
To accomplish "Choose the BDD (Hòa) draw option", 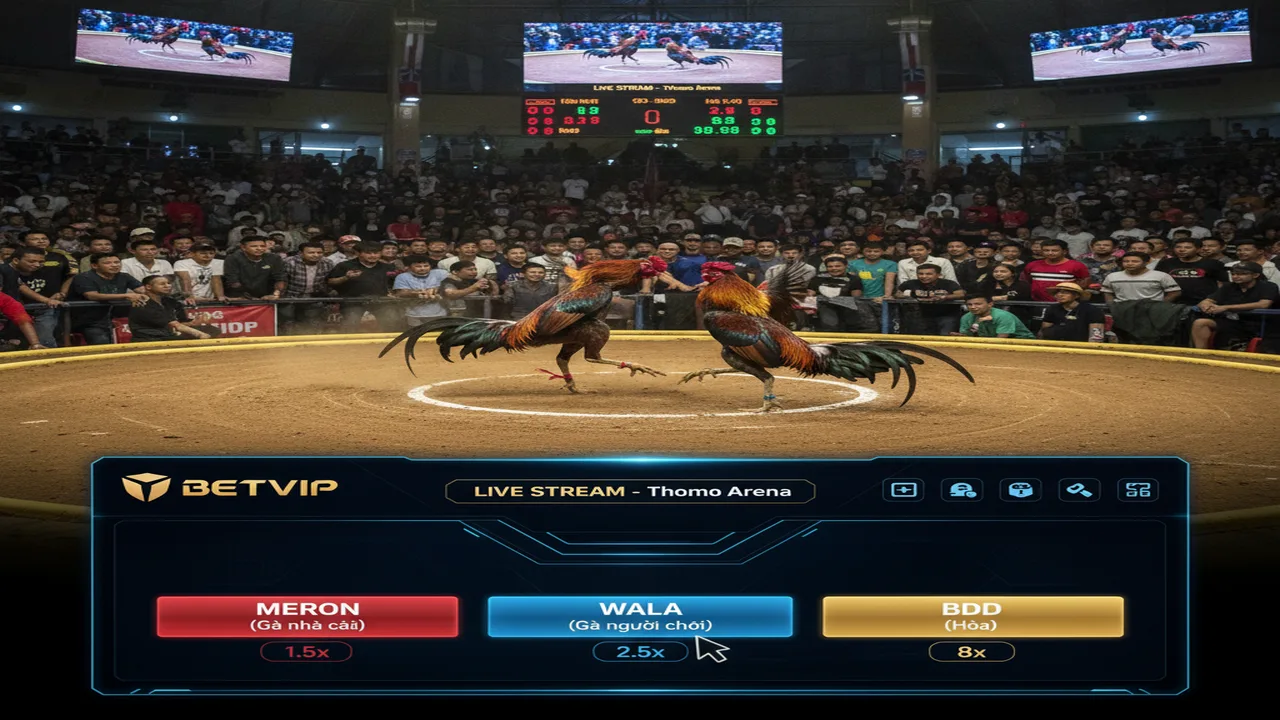I will 973,616.
